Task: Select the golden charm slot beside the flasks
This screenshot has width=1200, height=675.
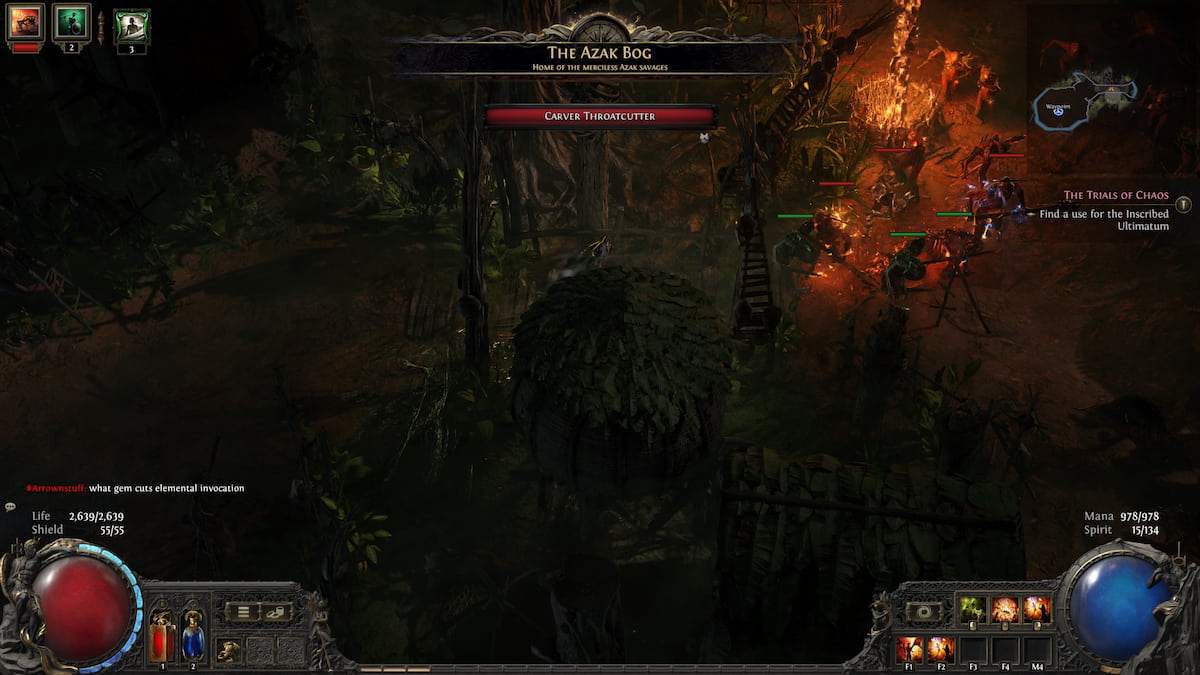Action: (x=229, y=649)
